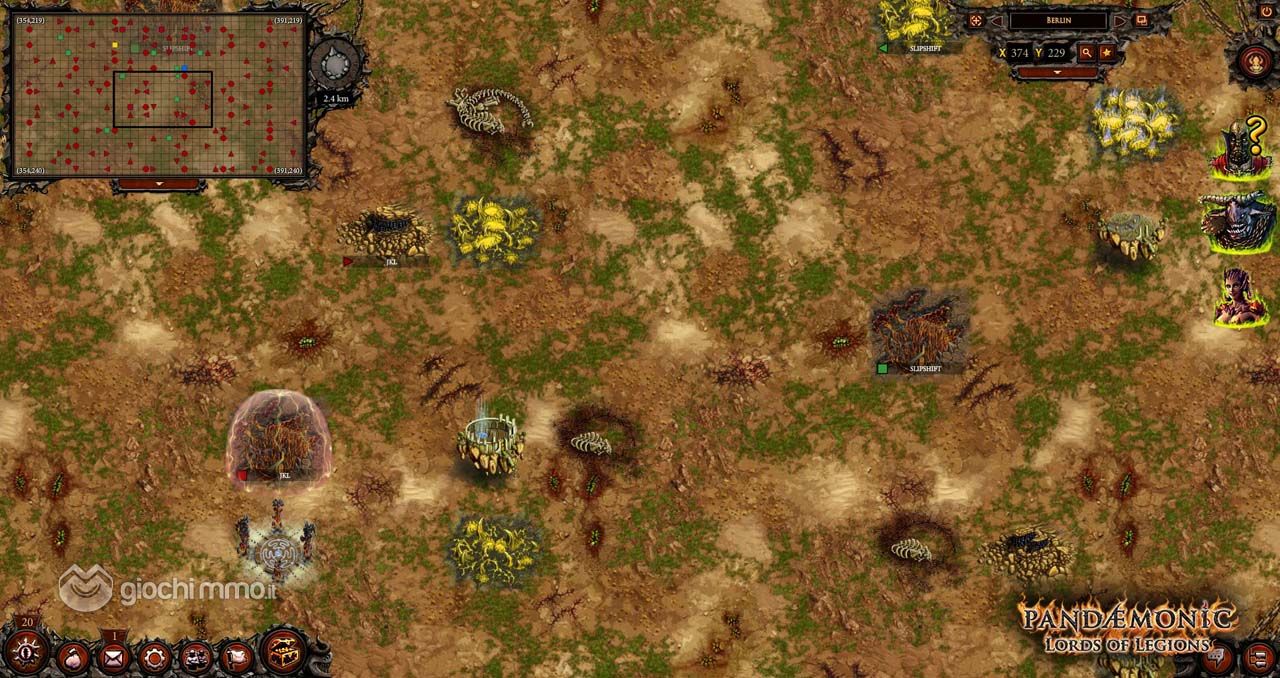
Task: Open the mail envelope messages
Action: pos(114,658)
